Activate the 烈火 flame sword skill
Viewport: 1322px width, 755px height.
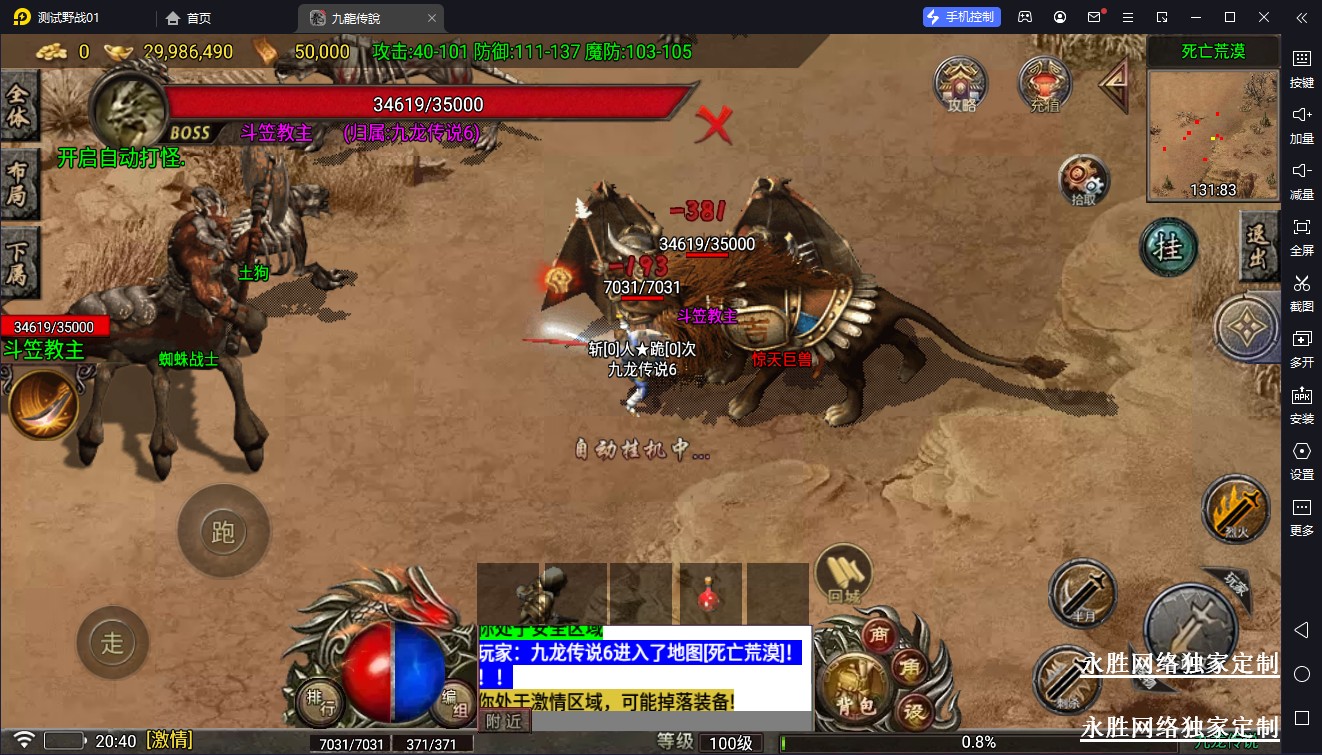pyautogui.click(x=1234, y=510)
